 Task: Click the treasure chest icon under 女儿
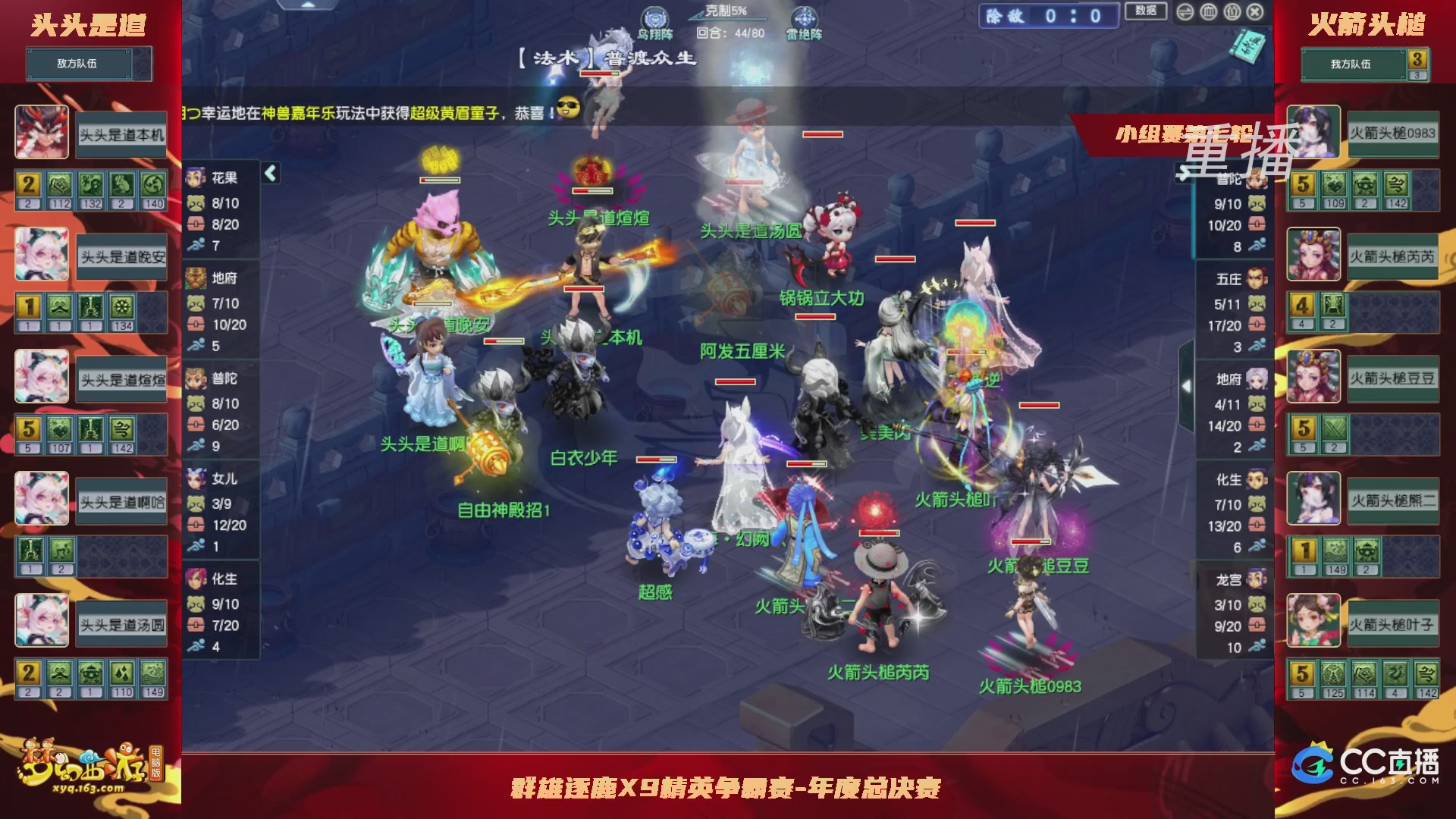[x=195, y=525]
